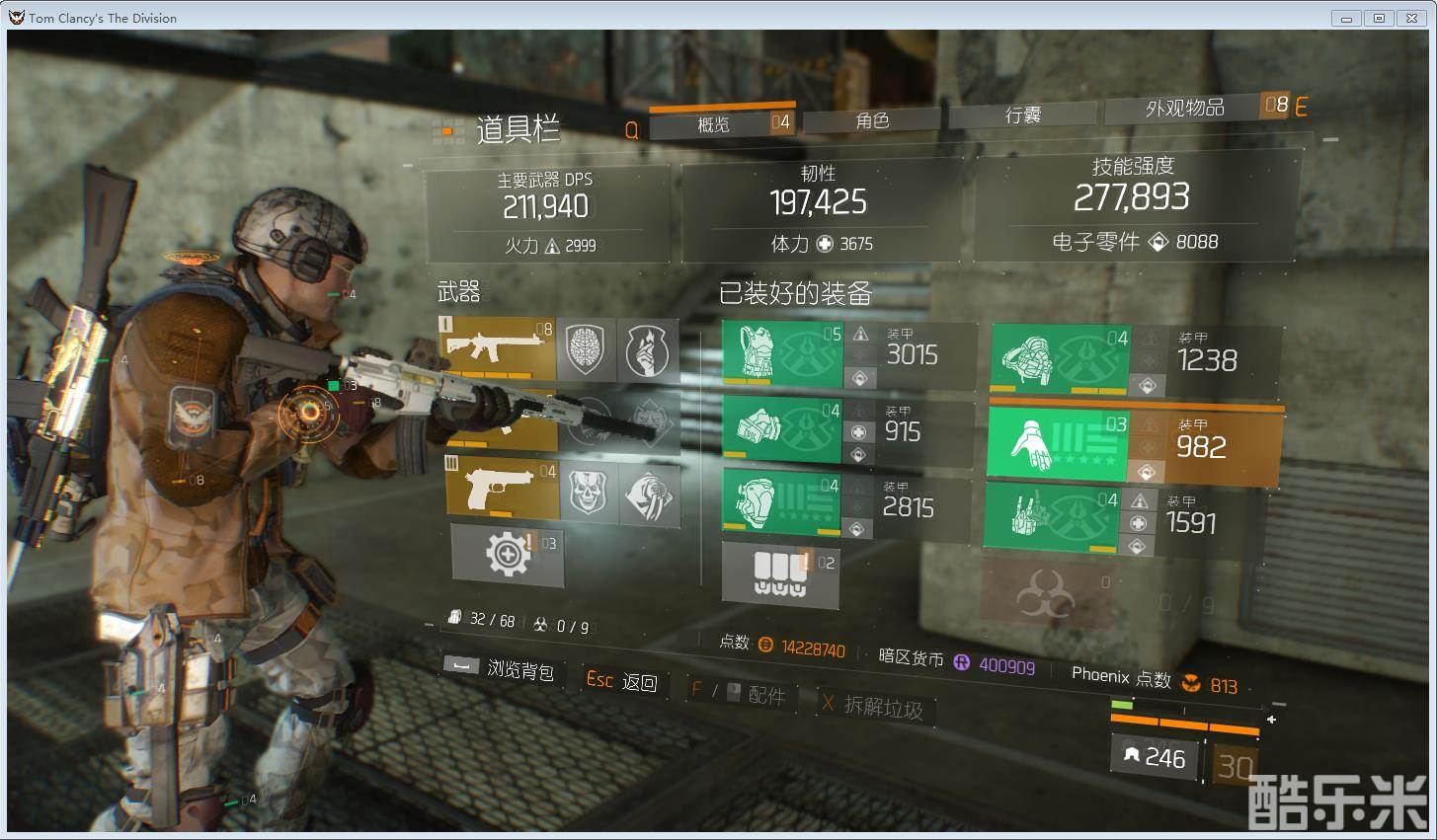The width and height of the screenshot is (1437, 840).
Task: Click the 返回 back button
Action: click(622, 681)
